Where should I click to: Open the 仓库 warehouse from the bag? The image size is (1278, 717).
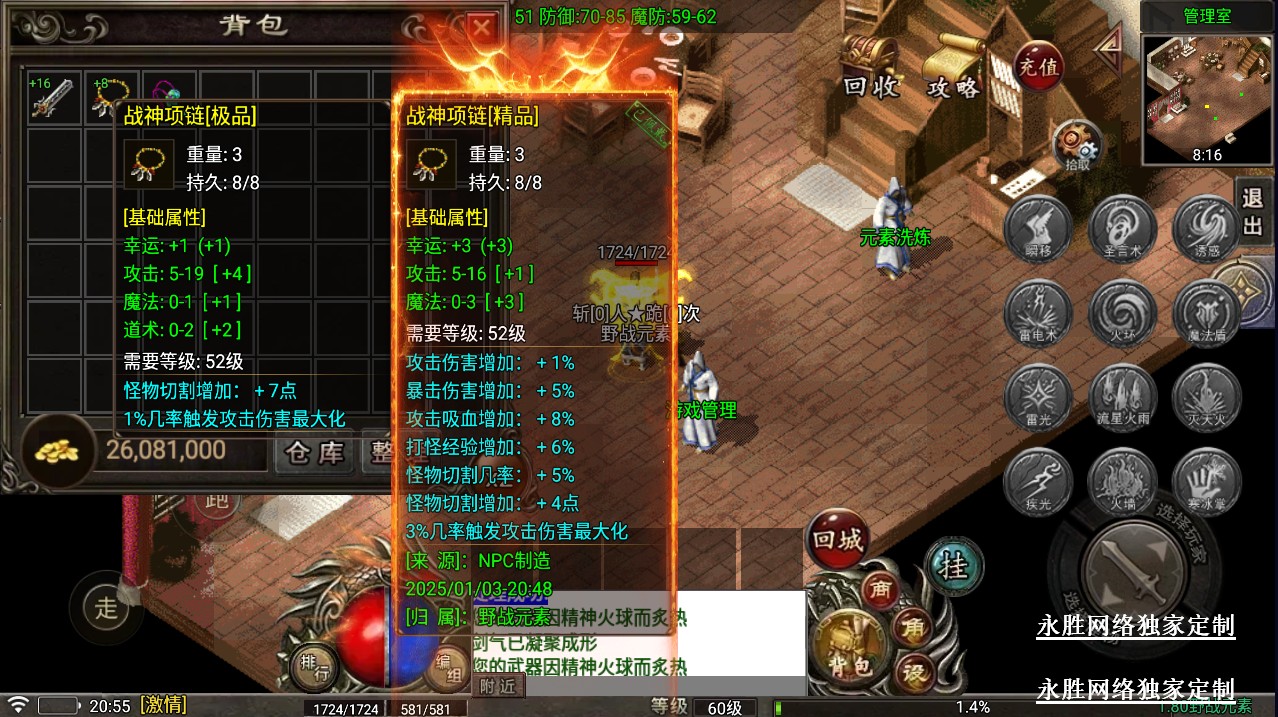[316, 452]
